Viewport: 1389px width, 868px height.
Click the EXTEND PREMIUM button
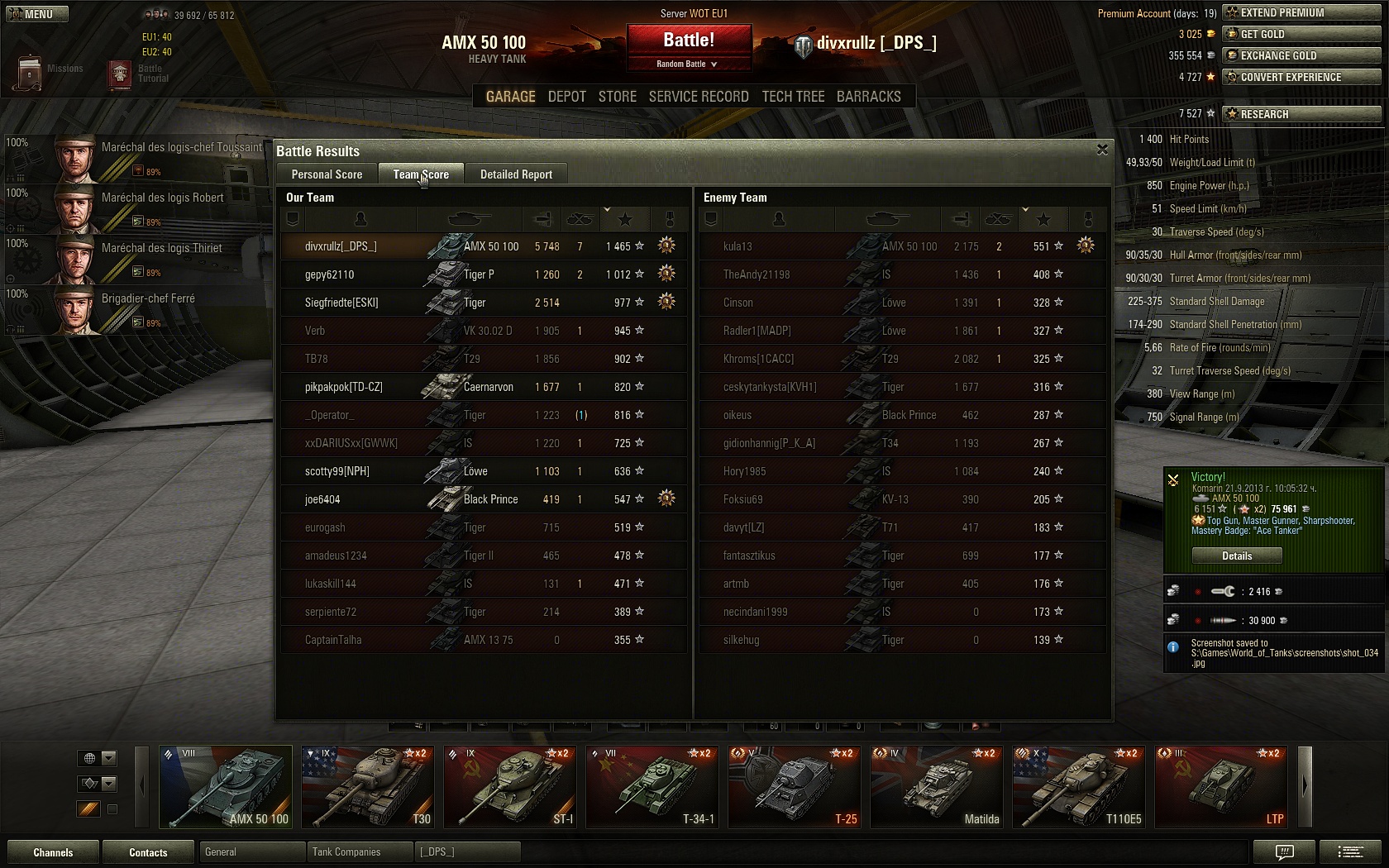pyautogui.click(x=1301, y=12)
